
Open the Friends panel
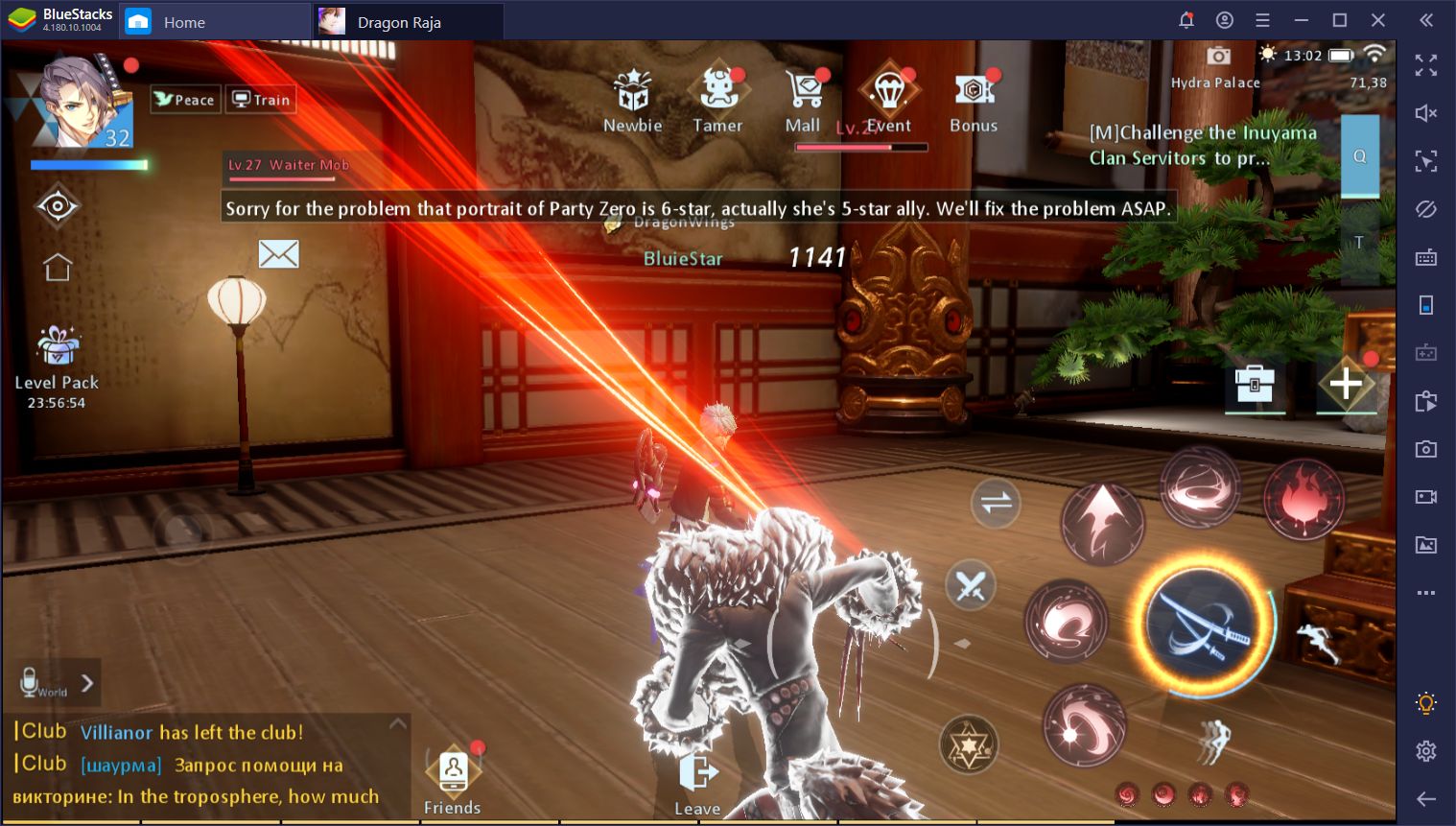pos(452,771)
